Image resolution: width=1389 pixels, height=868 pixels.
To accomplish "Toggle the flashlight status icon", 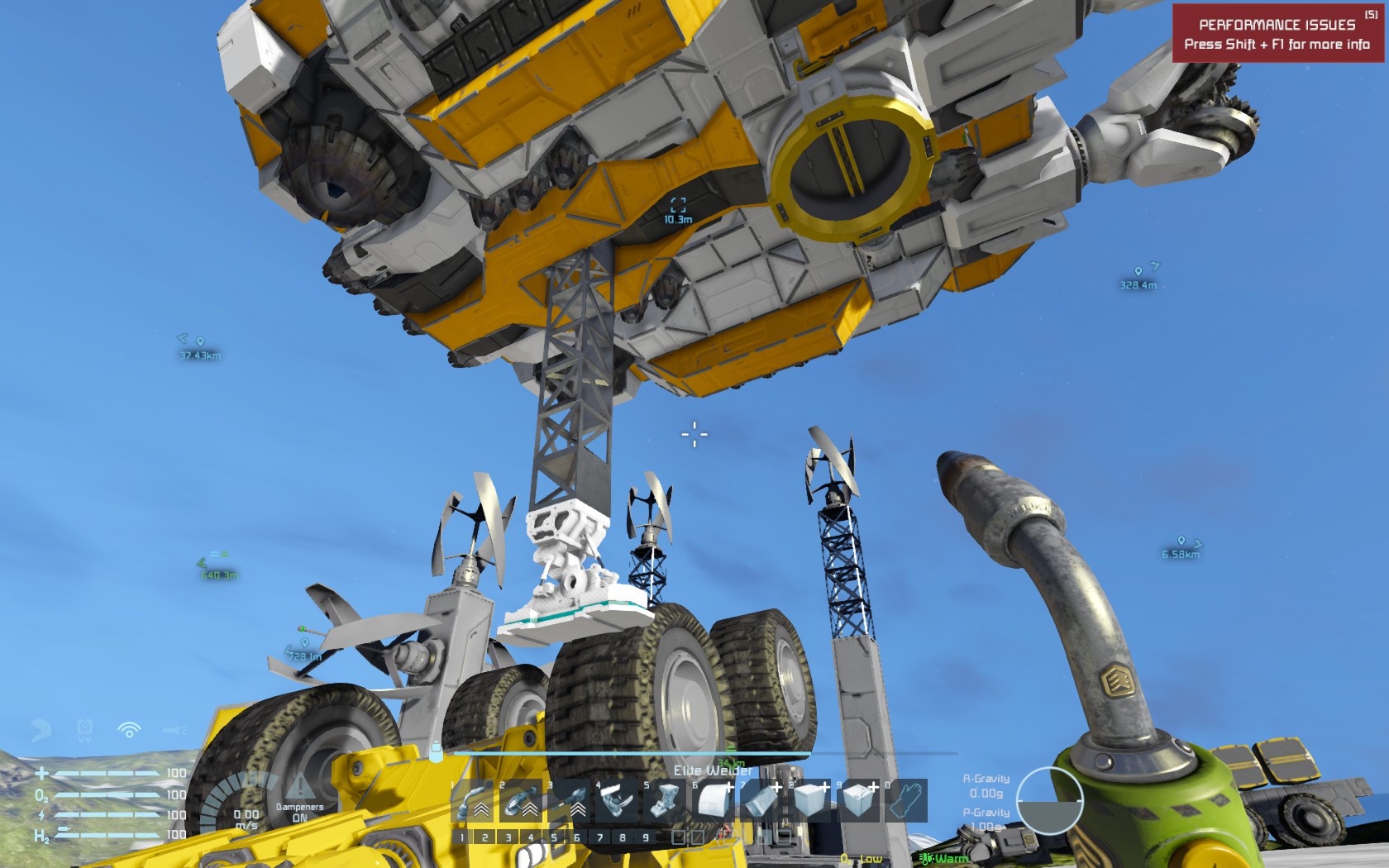I will pyautogui.click(x=174, y=730).
